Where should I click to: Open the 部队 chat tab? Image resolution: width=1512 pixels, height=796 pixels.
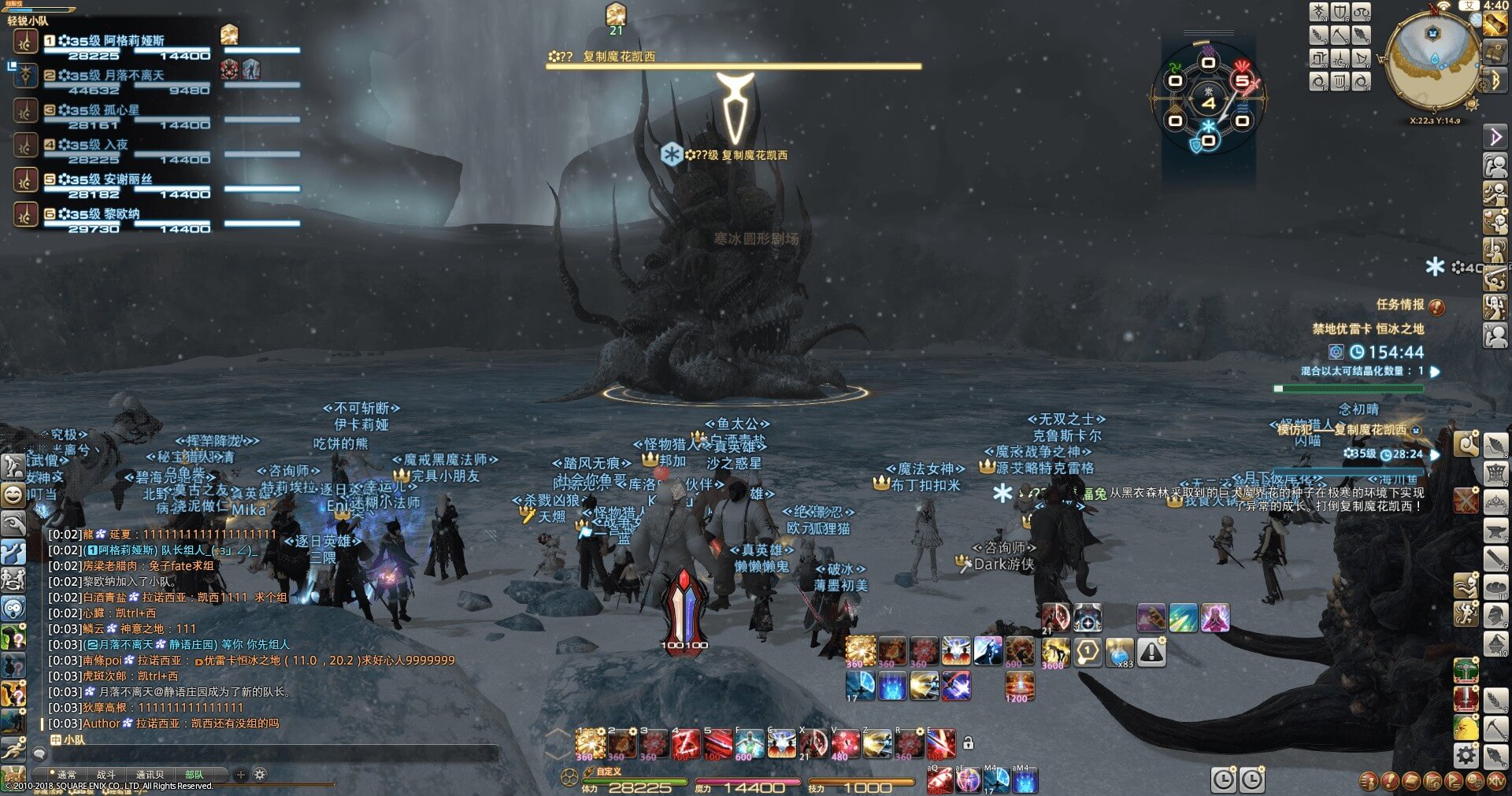tap(194, 775)
